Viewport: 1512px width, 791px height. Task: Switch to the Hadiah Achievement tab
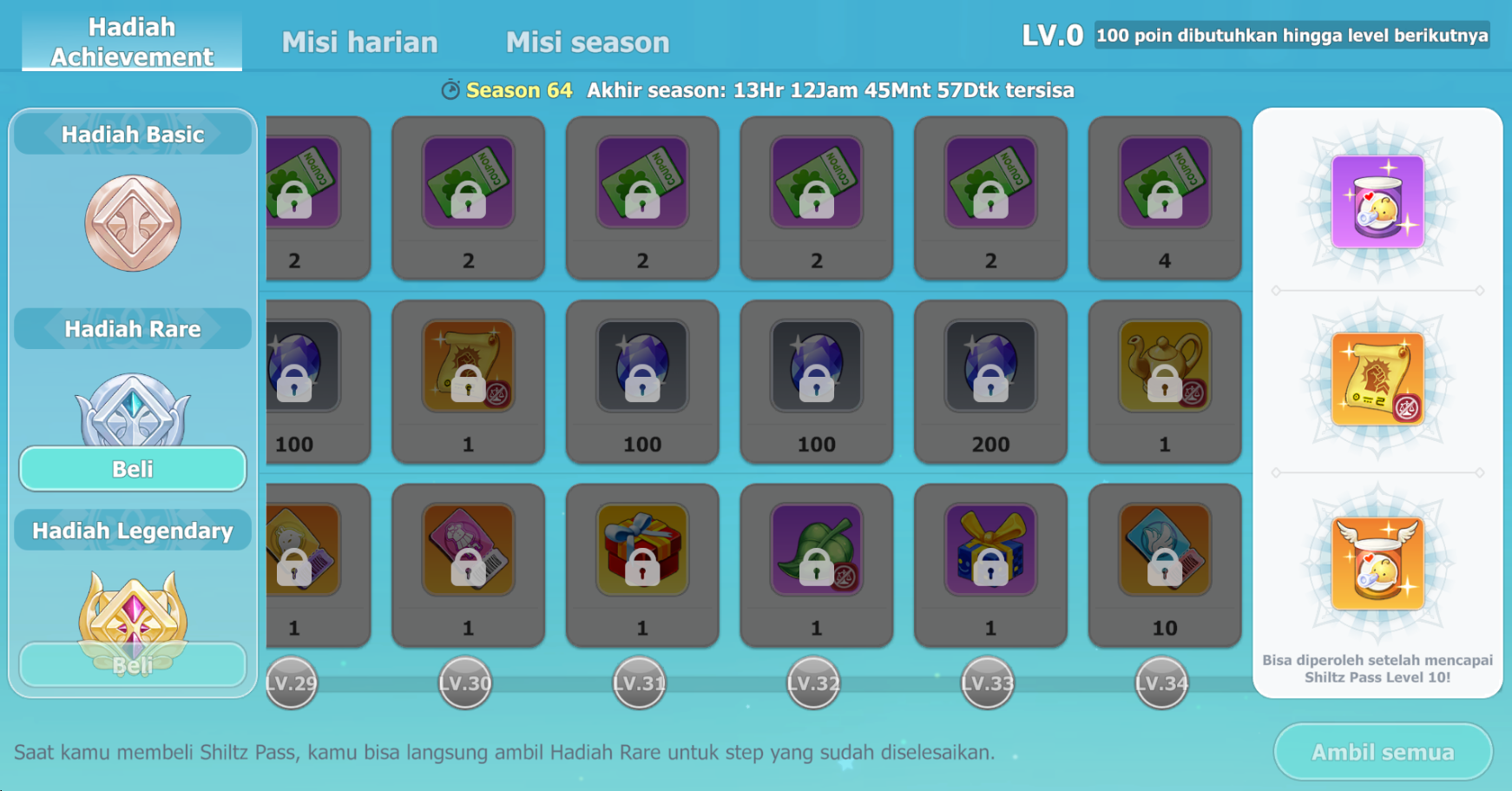(x=132, y=41)
